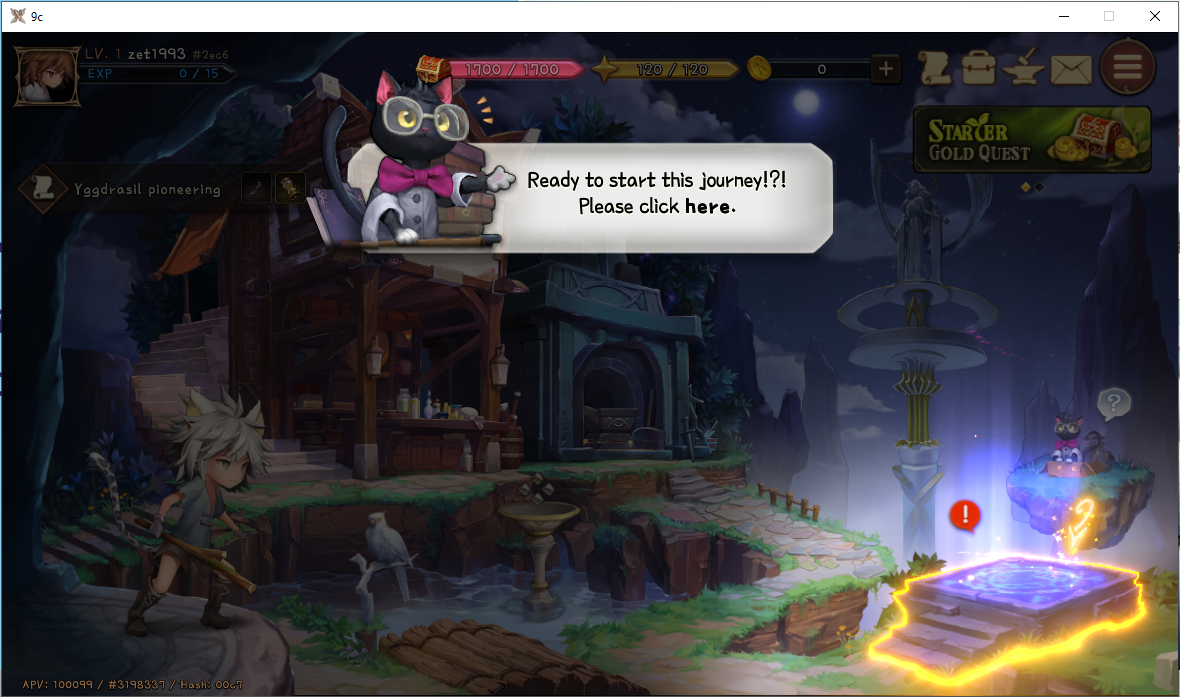This screenshot has height=697, width=1180.
Task: Open the anvil and hammer crafting icon
Action: pyautogui.click(x=1024, y=68)
